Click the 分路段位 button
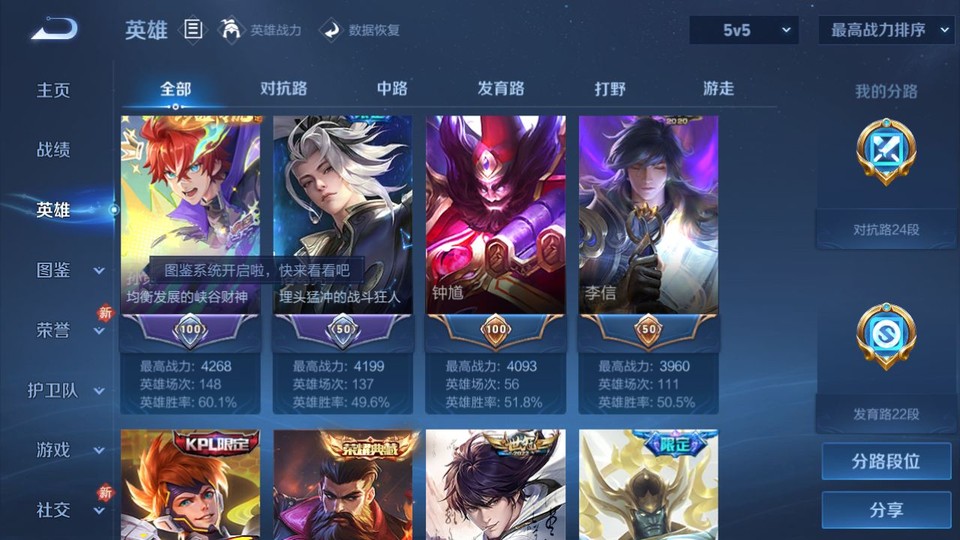 [886, 462]
